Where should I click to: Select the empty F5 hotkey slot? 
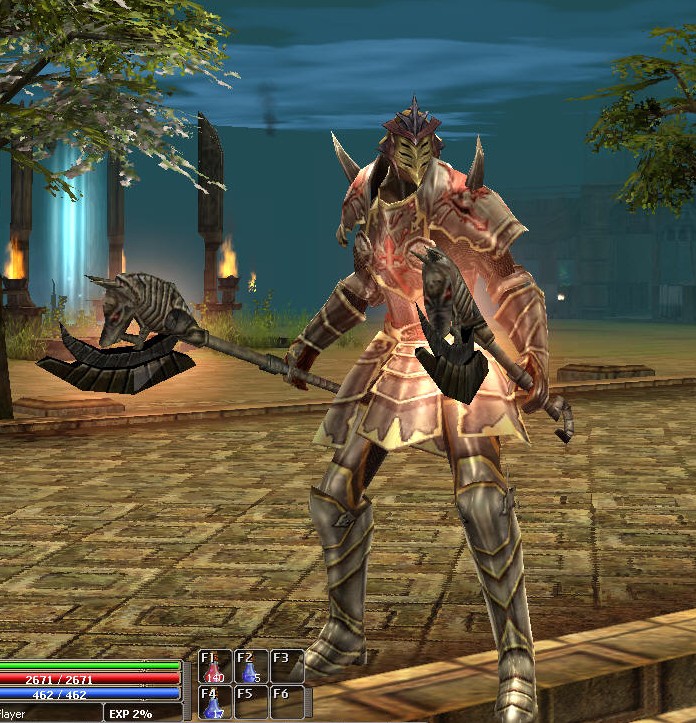[250, 701]
